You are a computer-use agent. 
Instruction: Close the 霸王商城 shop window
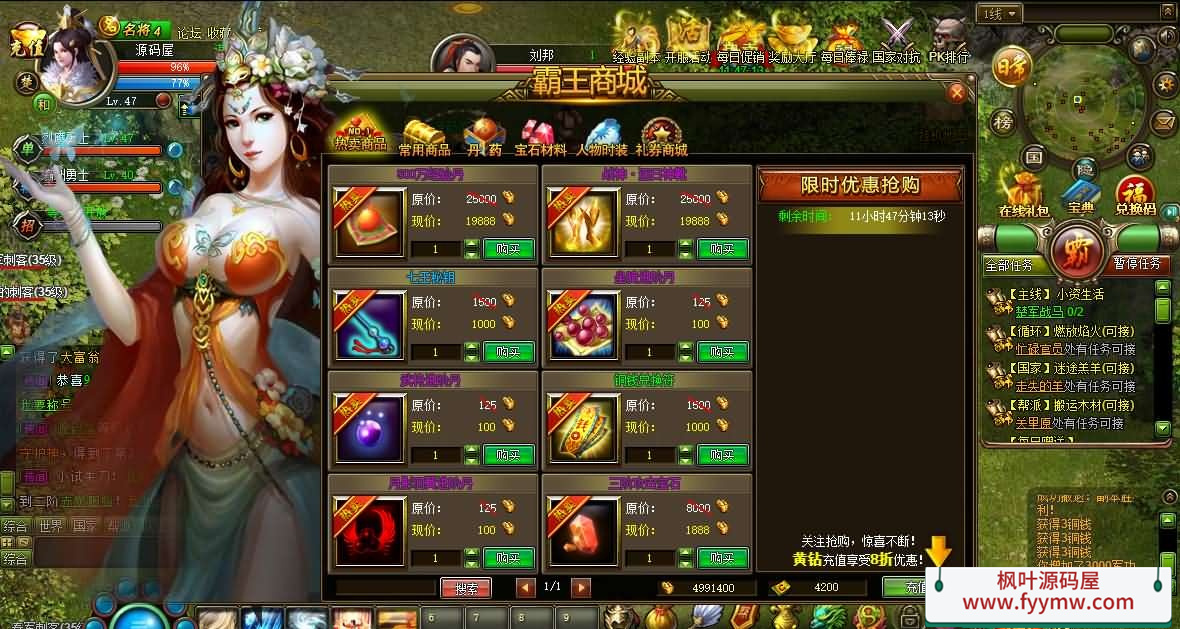coord(957,93)
